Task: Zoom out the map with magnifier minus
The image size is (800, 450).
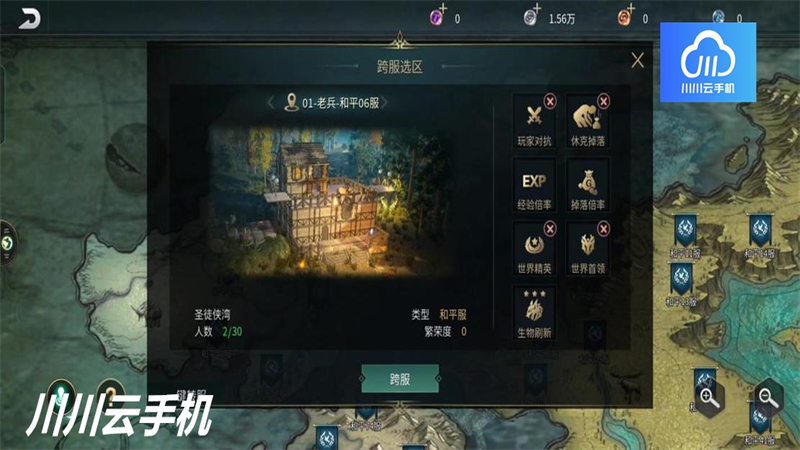Action: point(767,398)
